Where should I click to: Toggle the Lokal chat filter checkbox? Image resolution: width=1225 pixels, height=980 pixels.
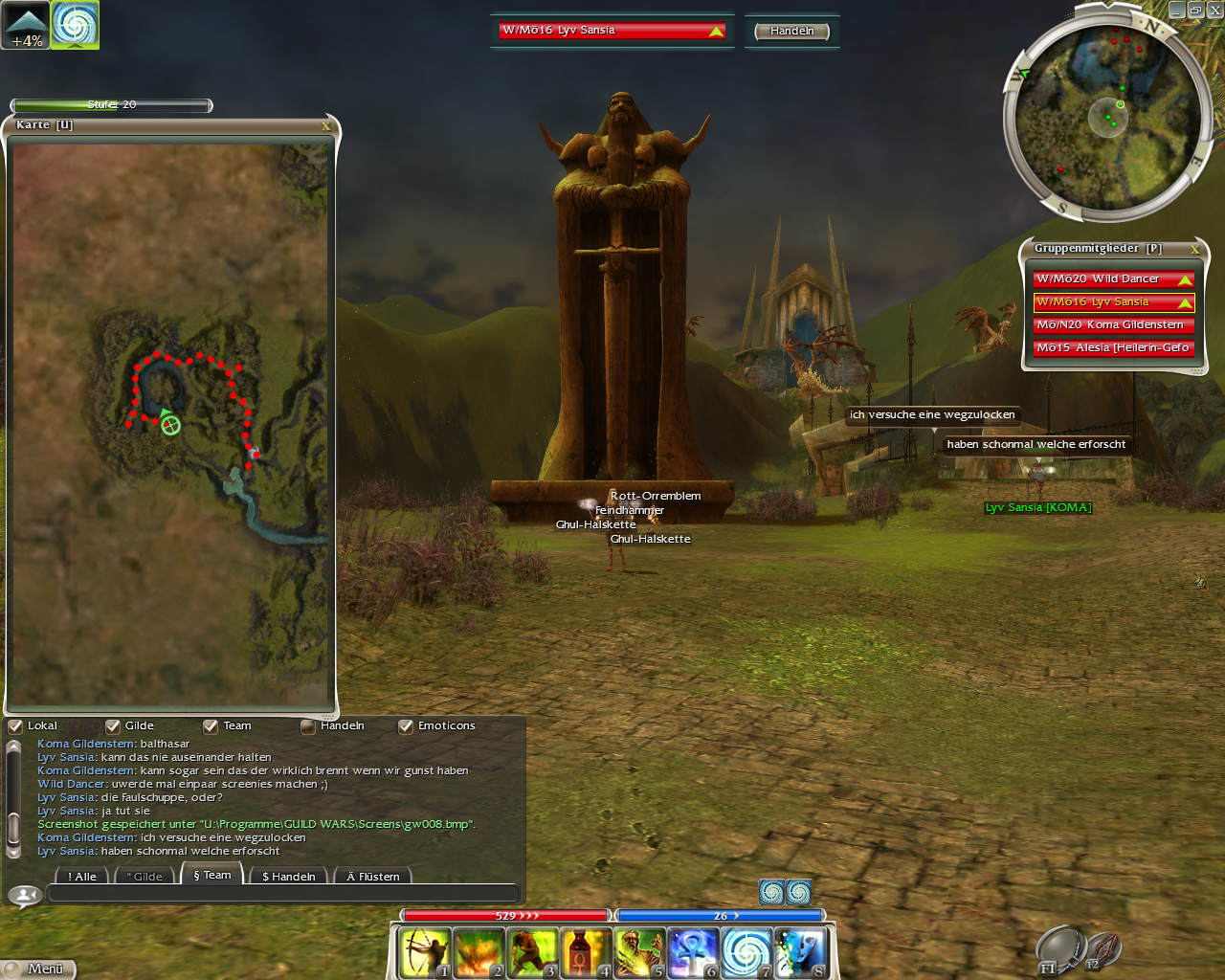click(x=16, y=726)
